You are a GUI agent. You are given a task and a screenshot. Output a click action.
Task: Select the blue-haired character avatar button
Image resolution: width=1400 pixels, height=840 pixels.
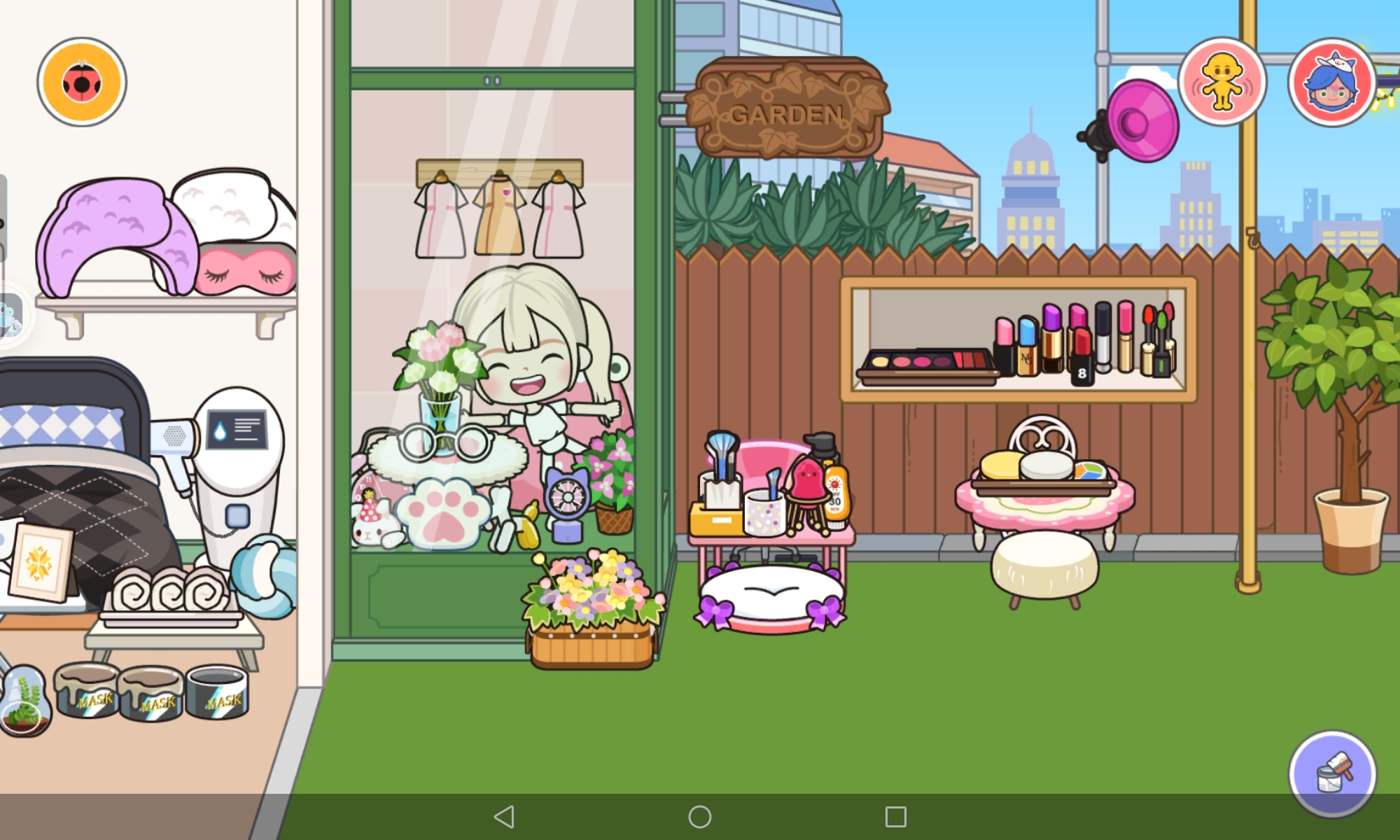pos(1331,83)
